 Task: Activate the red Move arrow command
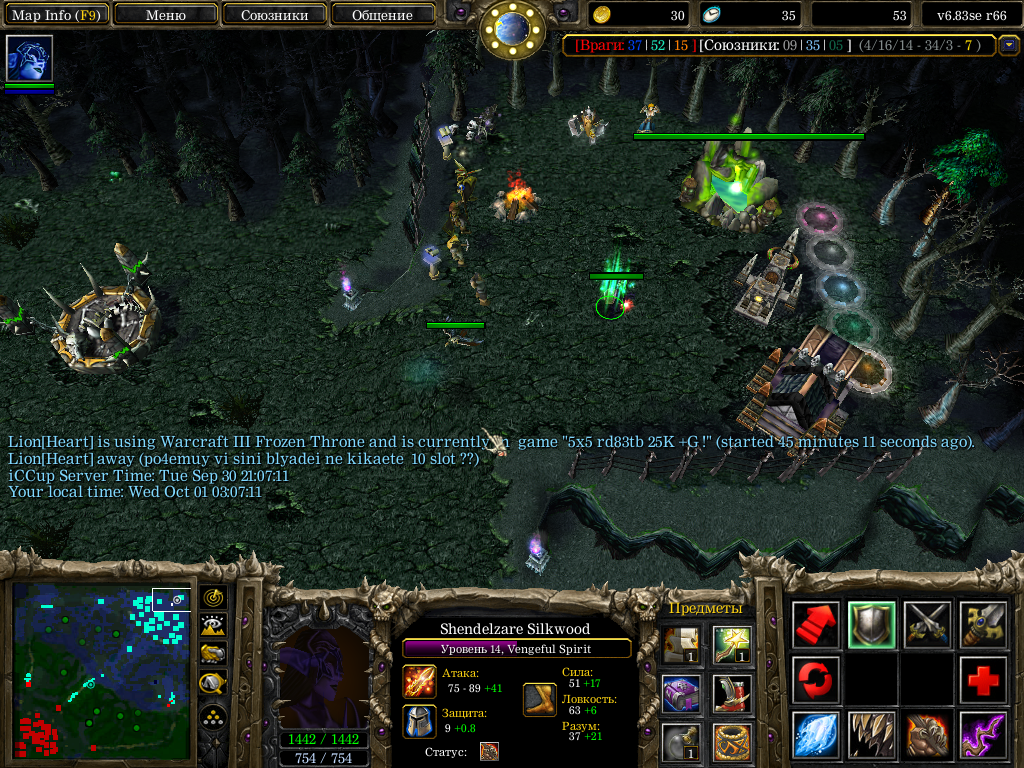point(816,625)
